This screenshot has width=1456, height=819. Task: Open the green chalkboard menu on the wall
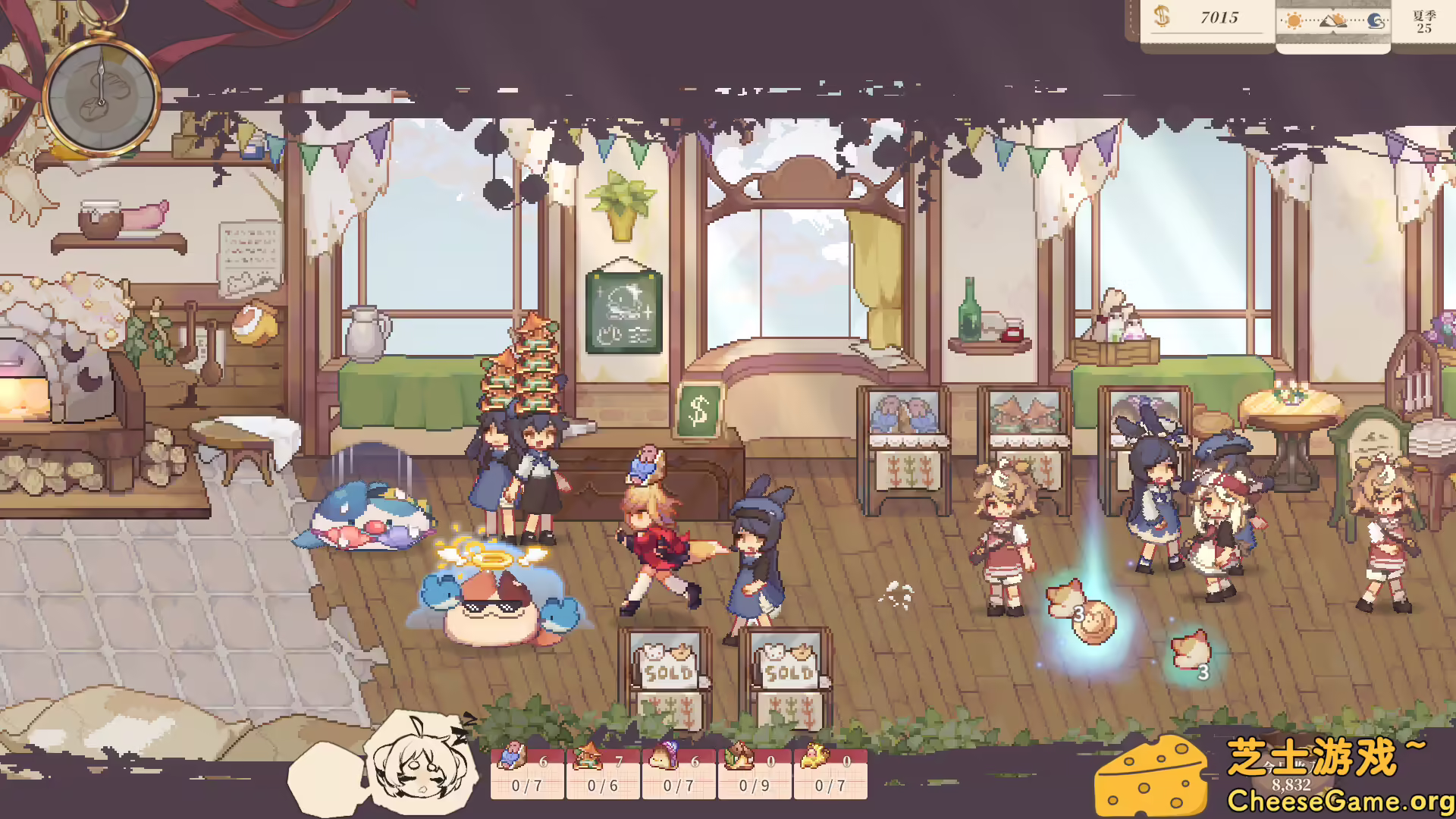[622, 311]
